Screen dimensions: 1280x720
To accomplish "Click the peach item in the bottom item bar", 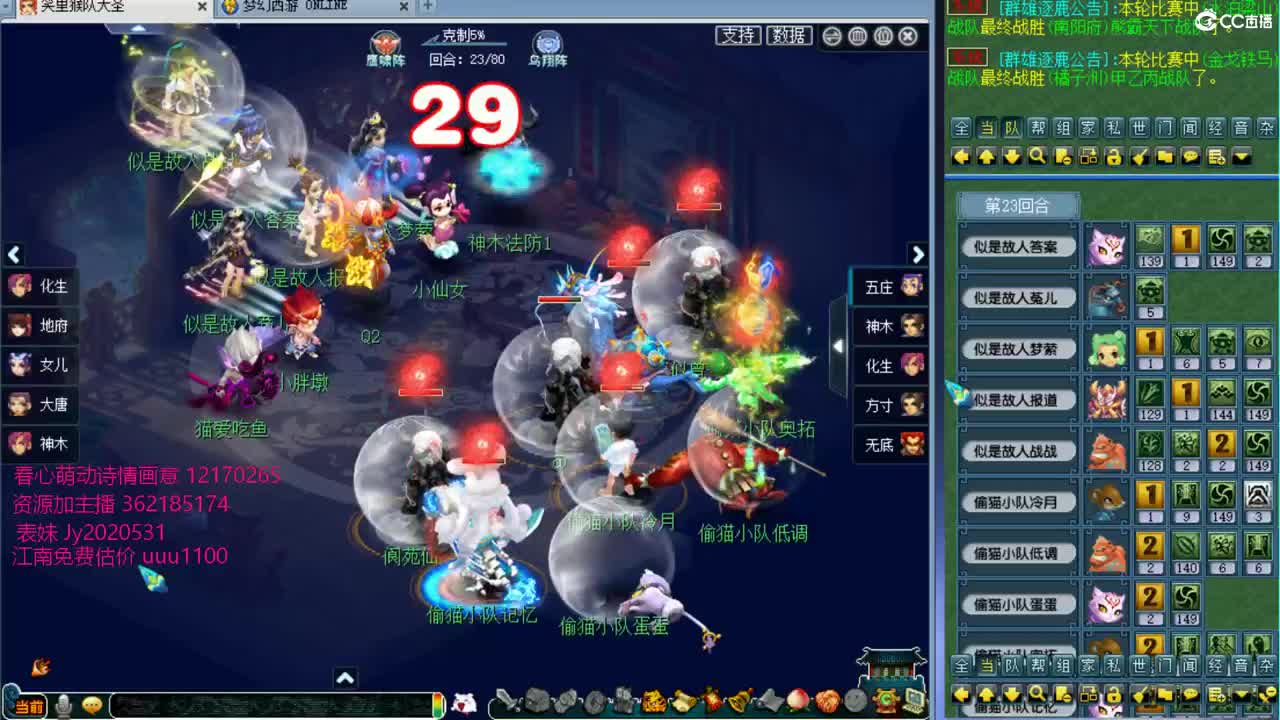I will click(798, 701).
